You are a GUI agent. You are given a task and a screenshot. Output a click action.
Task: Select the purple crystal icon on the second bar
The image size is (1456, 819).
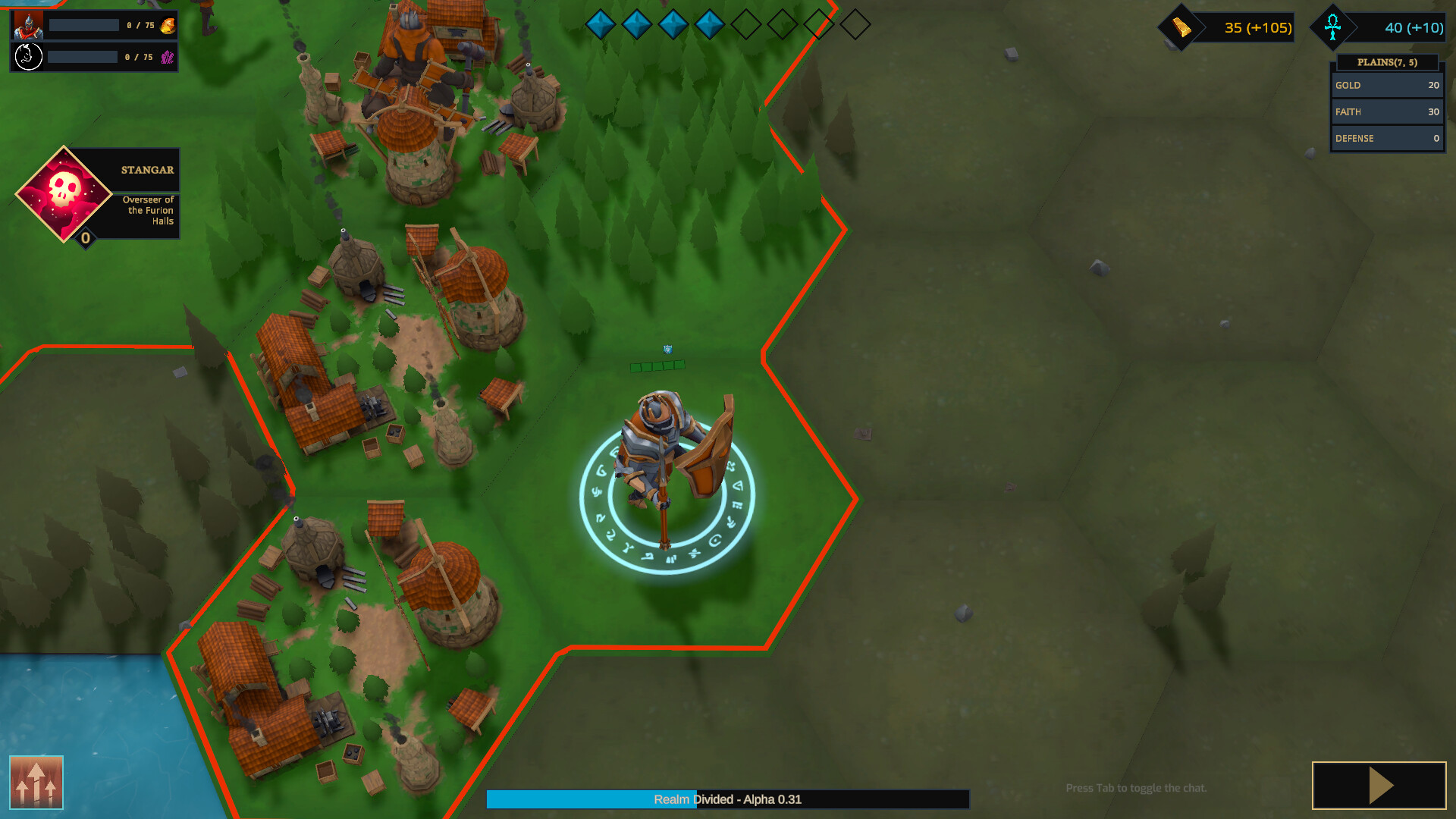click(x=168, y=56)
